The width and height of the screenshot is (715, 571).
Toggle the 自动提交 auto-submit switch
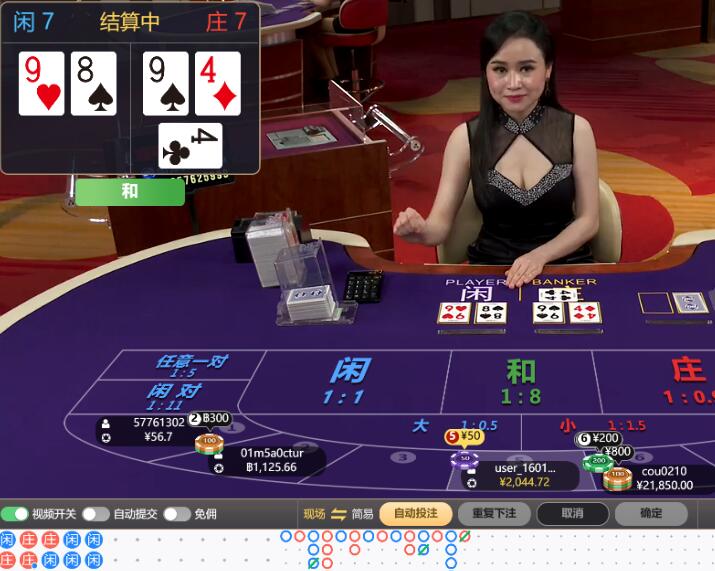pyautogui.click(x=96, y=514)
